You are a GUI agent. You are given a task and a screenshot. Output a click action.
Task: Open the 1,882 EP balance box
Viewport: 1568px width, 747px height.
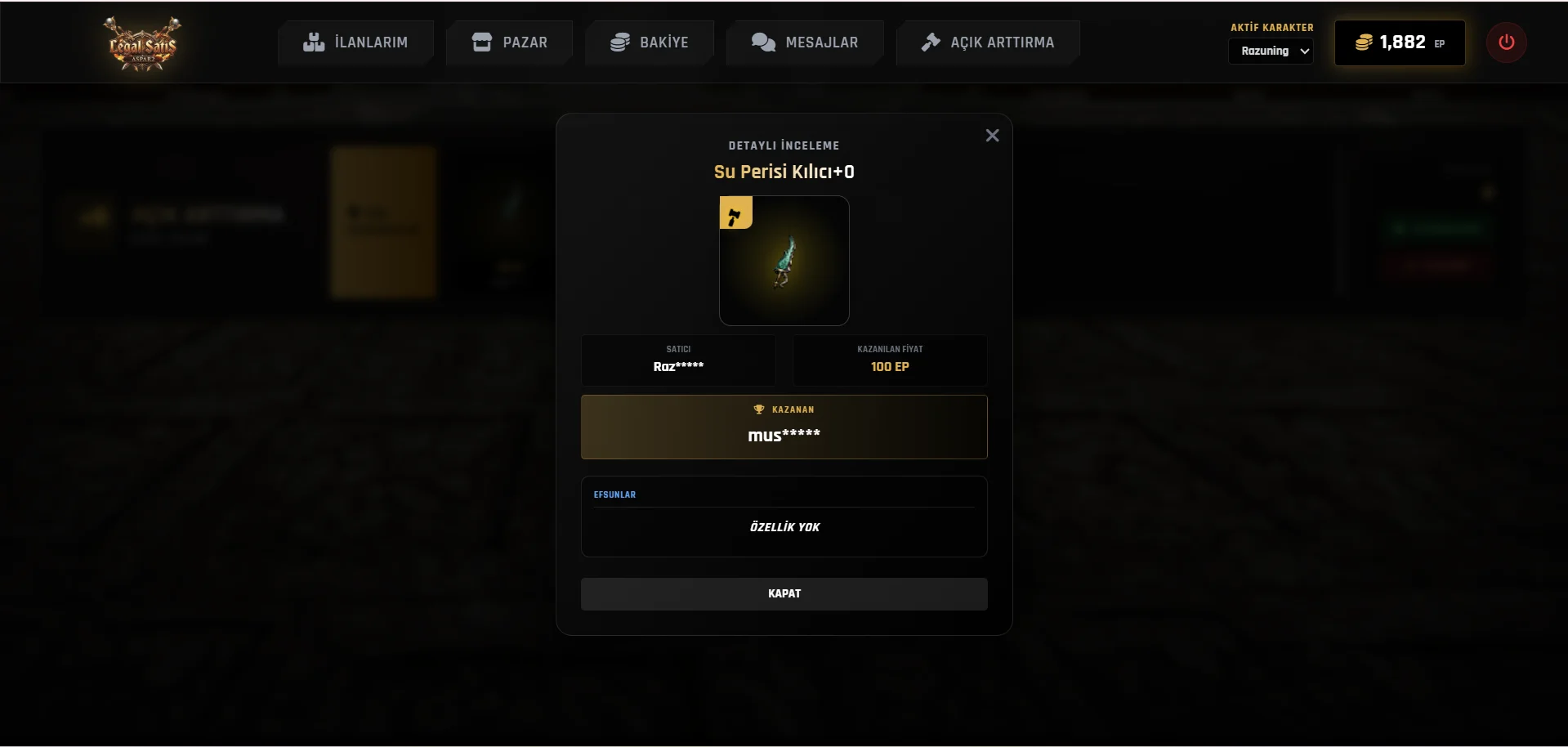click(1399, 42)
